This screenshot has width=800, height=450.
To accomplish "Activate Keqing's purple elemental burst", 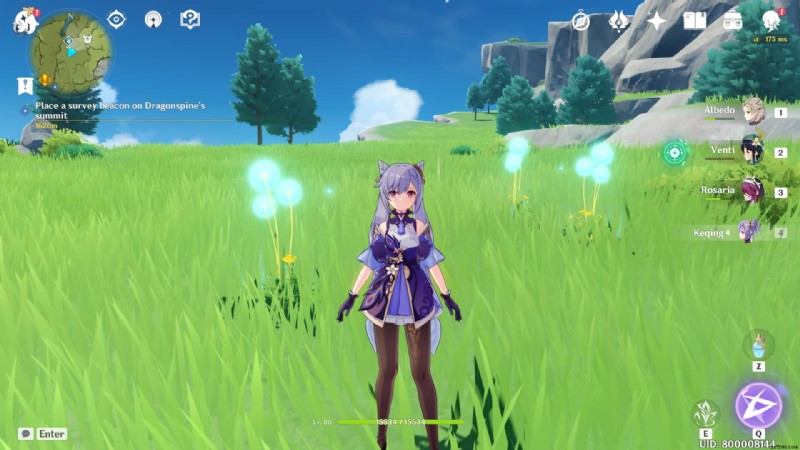I will coord(759,404).
